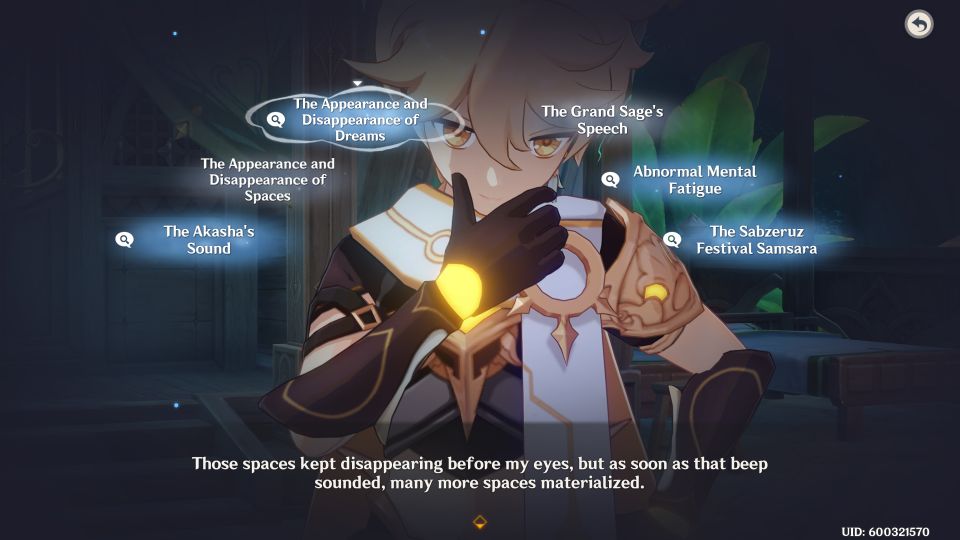Choose the "Abnormal Mental Fatigue" clue
Screen dimensions: 960x540
694,180
